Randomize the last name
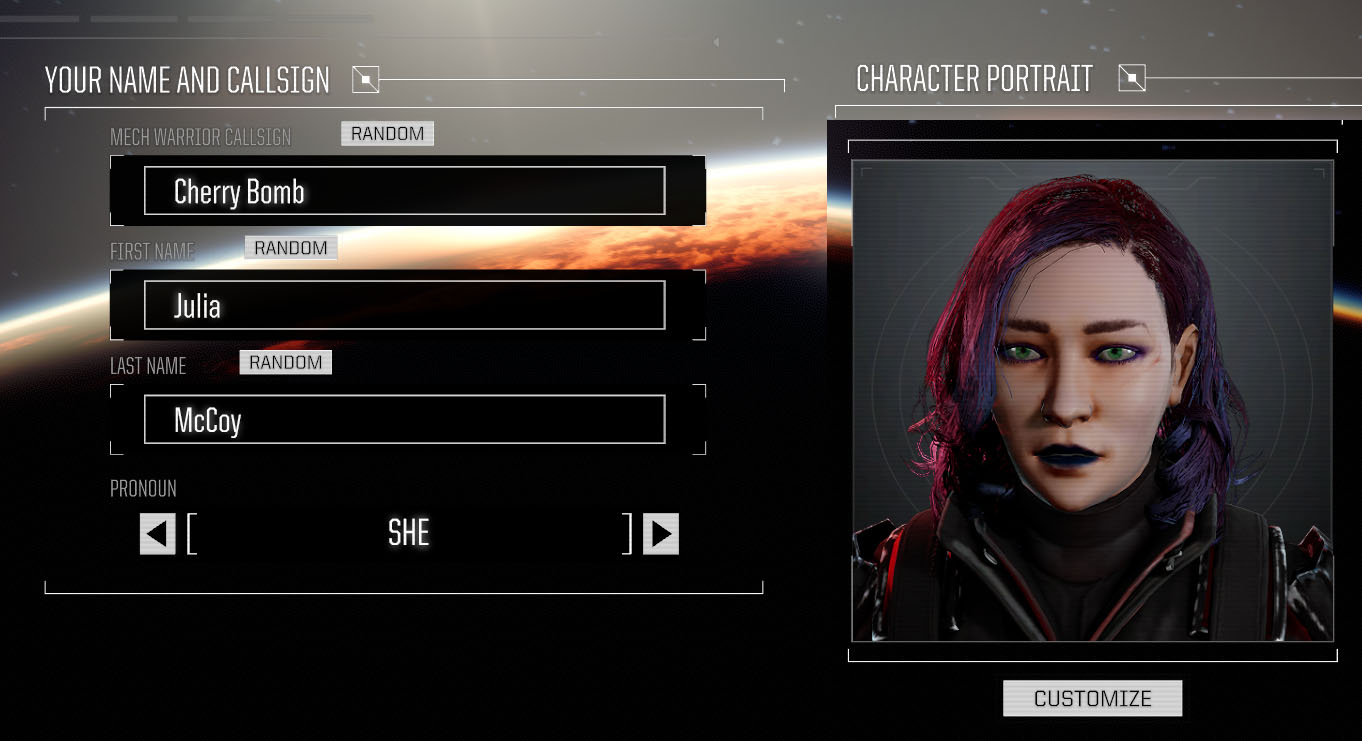This screenshot has height=741, width=1362. pos(285,363)
